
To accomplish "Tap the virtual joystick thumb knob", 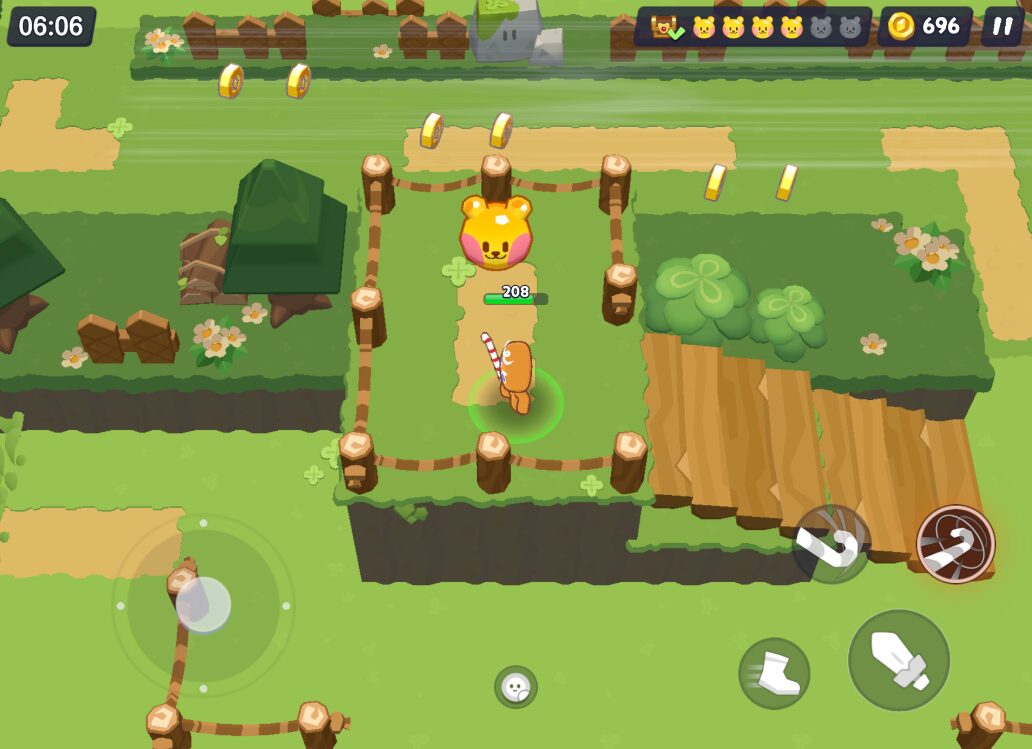I will tap(203, 604).
